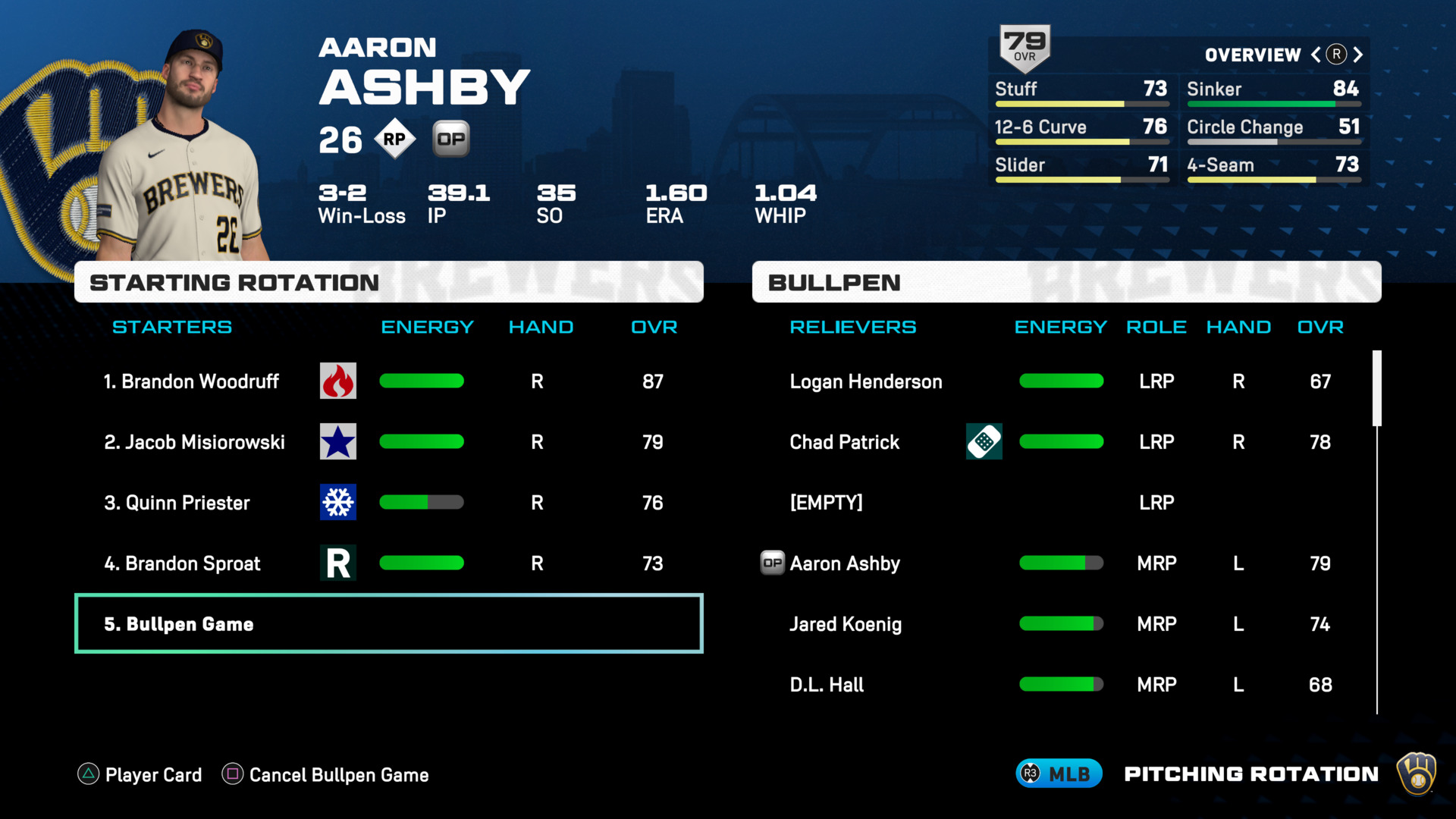Pick Aaron Ashby from relievers
Image resolution: width=1456 pixels, height=819 pixels.
pyautogui.click(x=845, y=563)
